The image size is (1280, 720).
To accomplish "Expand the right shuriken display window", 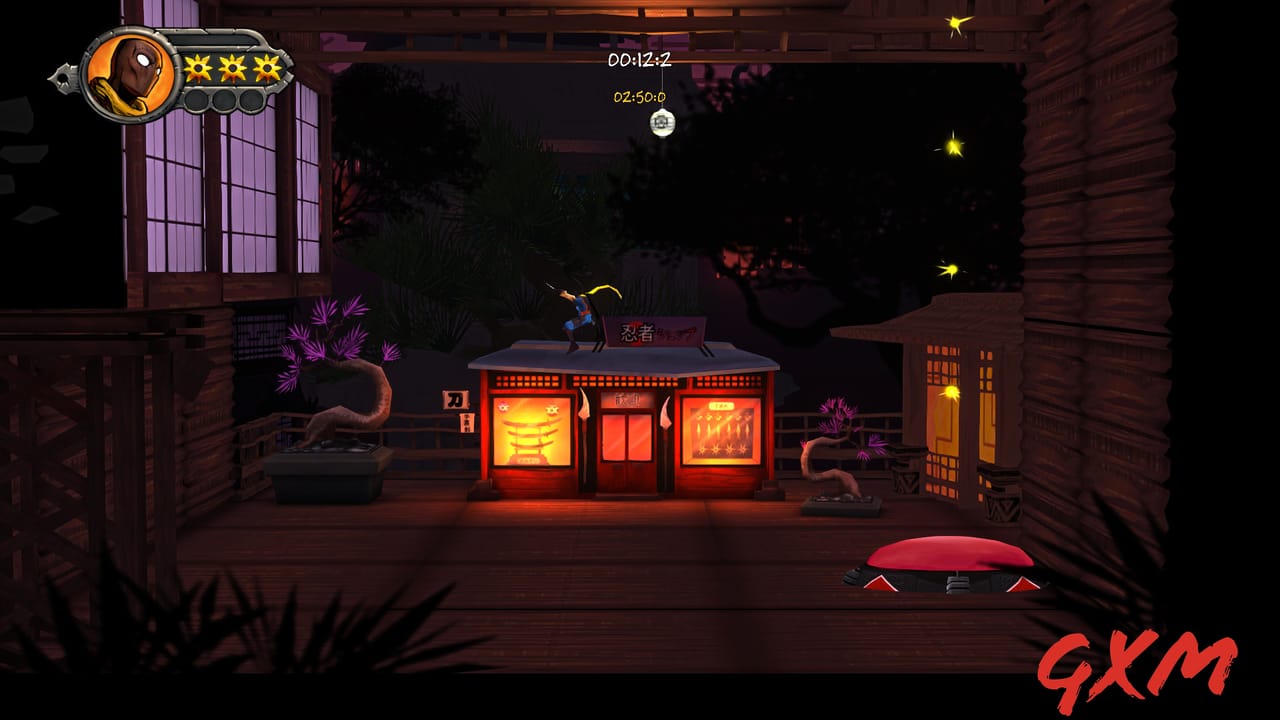I will (722, 430).
